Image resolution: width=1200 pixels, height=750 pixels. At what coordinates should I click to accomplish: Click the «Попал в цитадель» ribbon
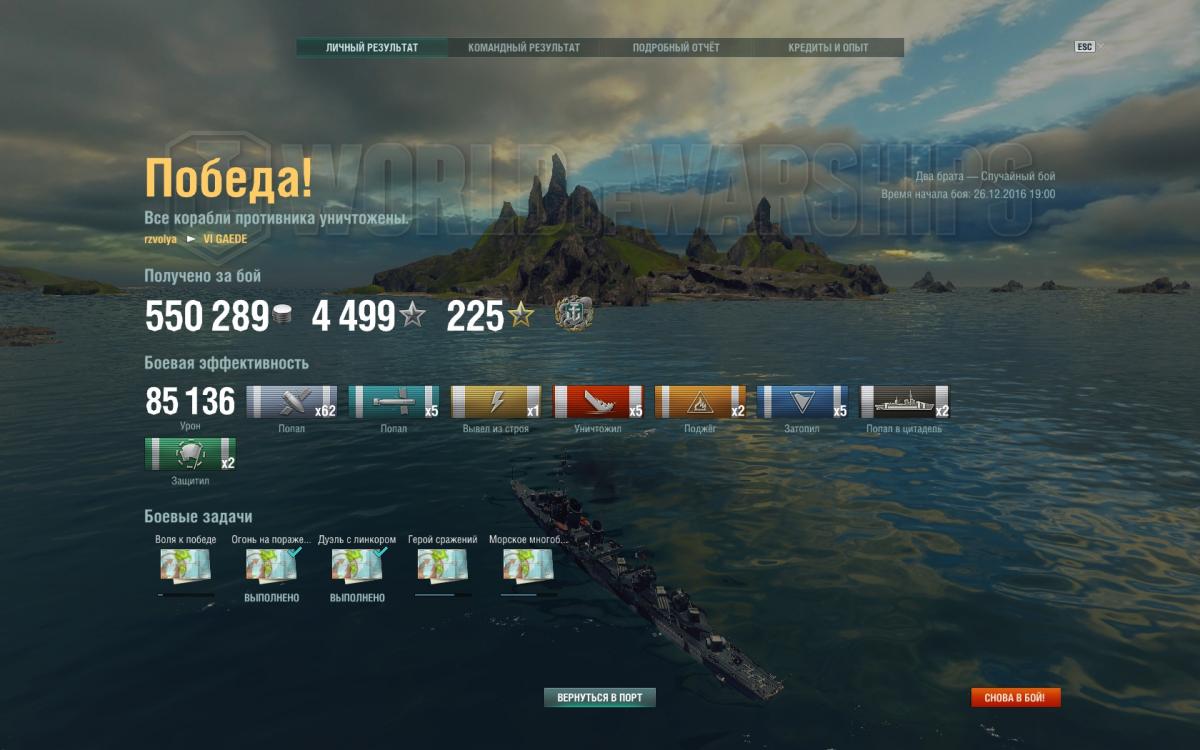click(x=905, y=402)
